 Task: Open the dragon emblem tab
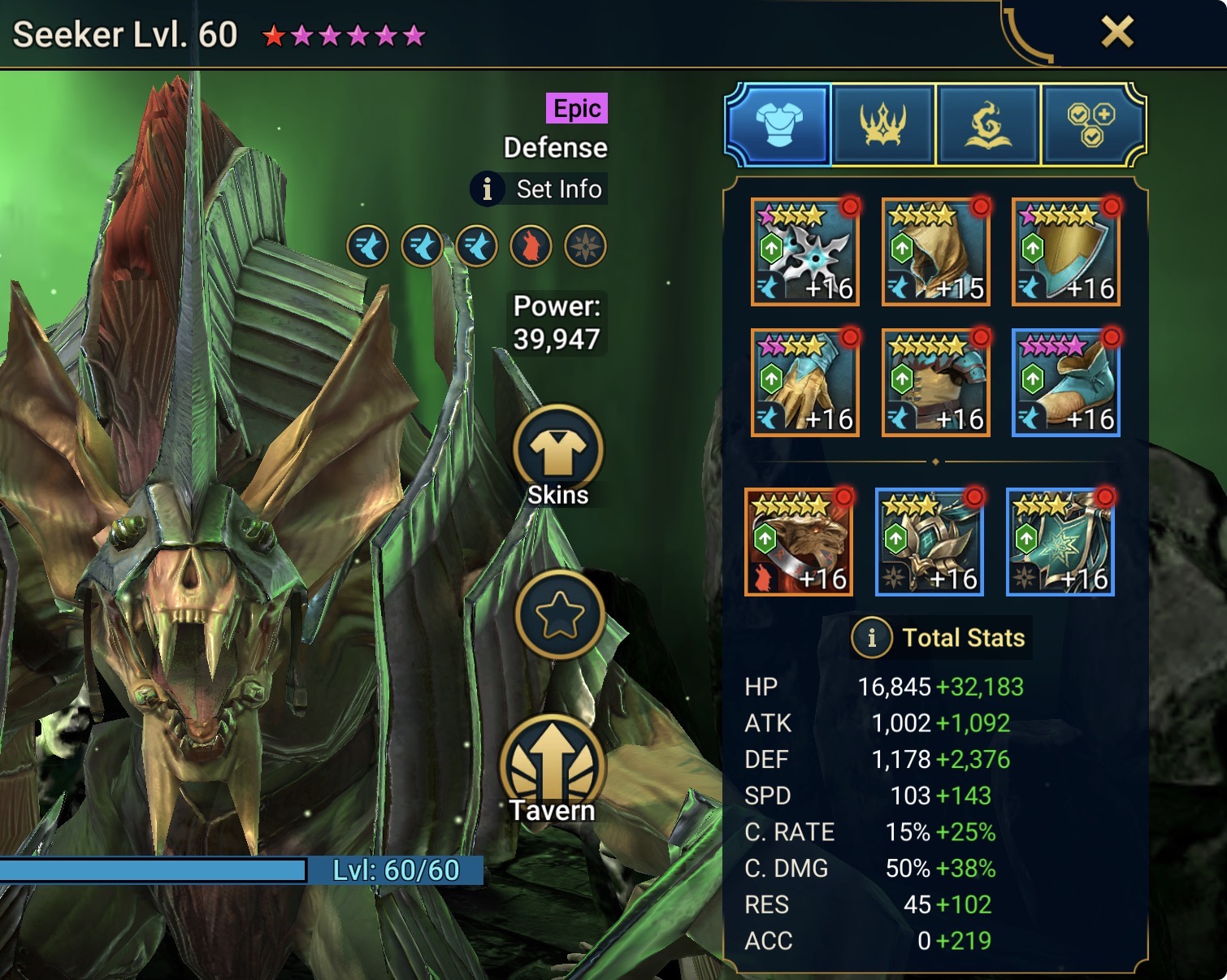point(987,125)
